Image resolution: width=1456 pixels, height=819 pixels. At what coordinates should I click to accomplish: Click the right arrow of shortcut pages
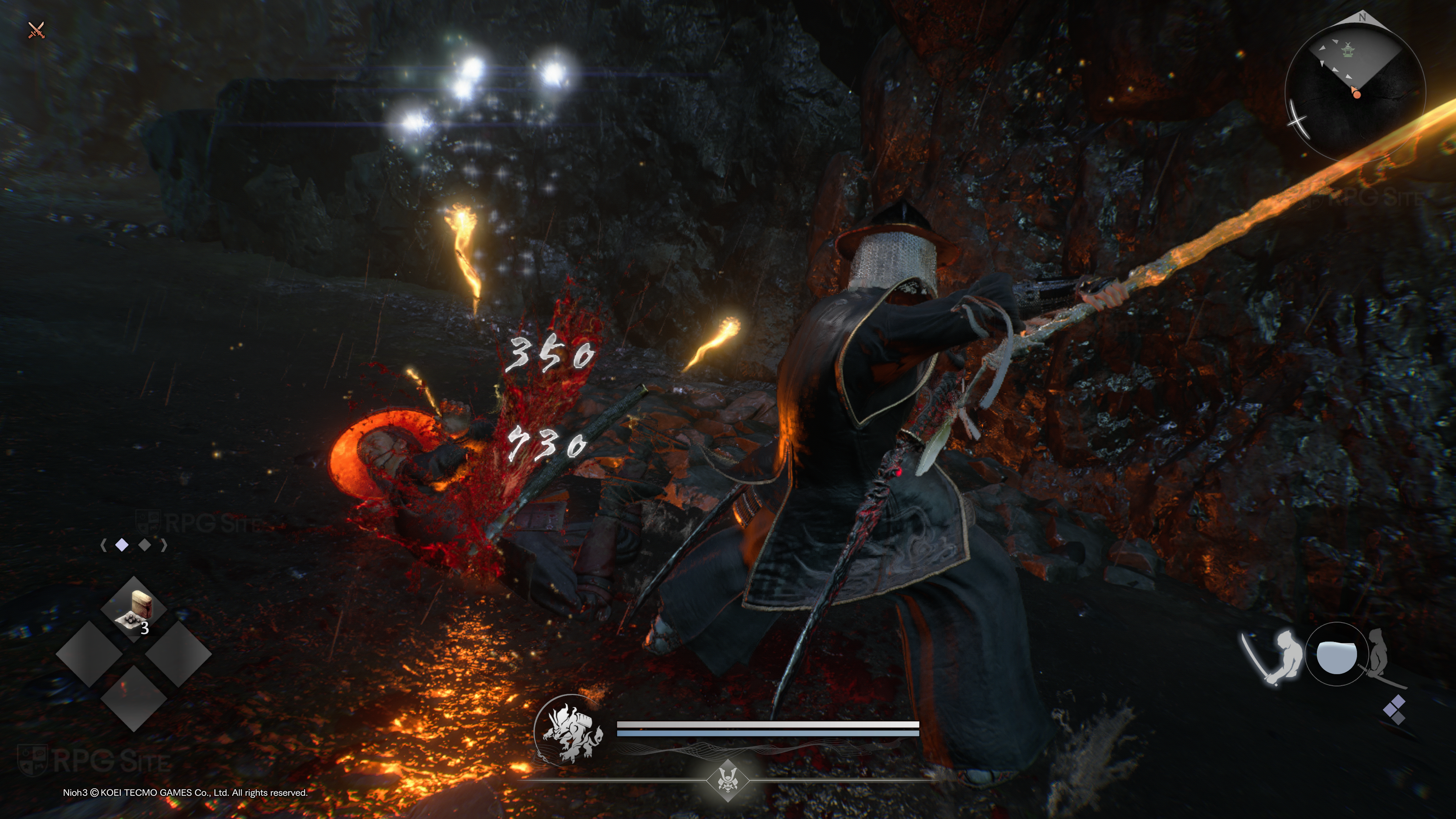164,545
